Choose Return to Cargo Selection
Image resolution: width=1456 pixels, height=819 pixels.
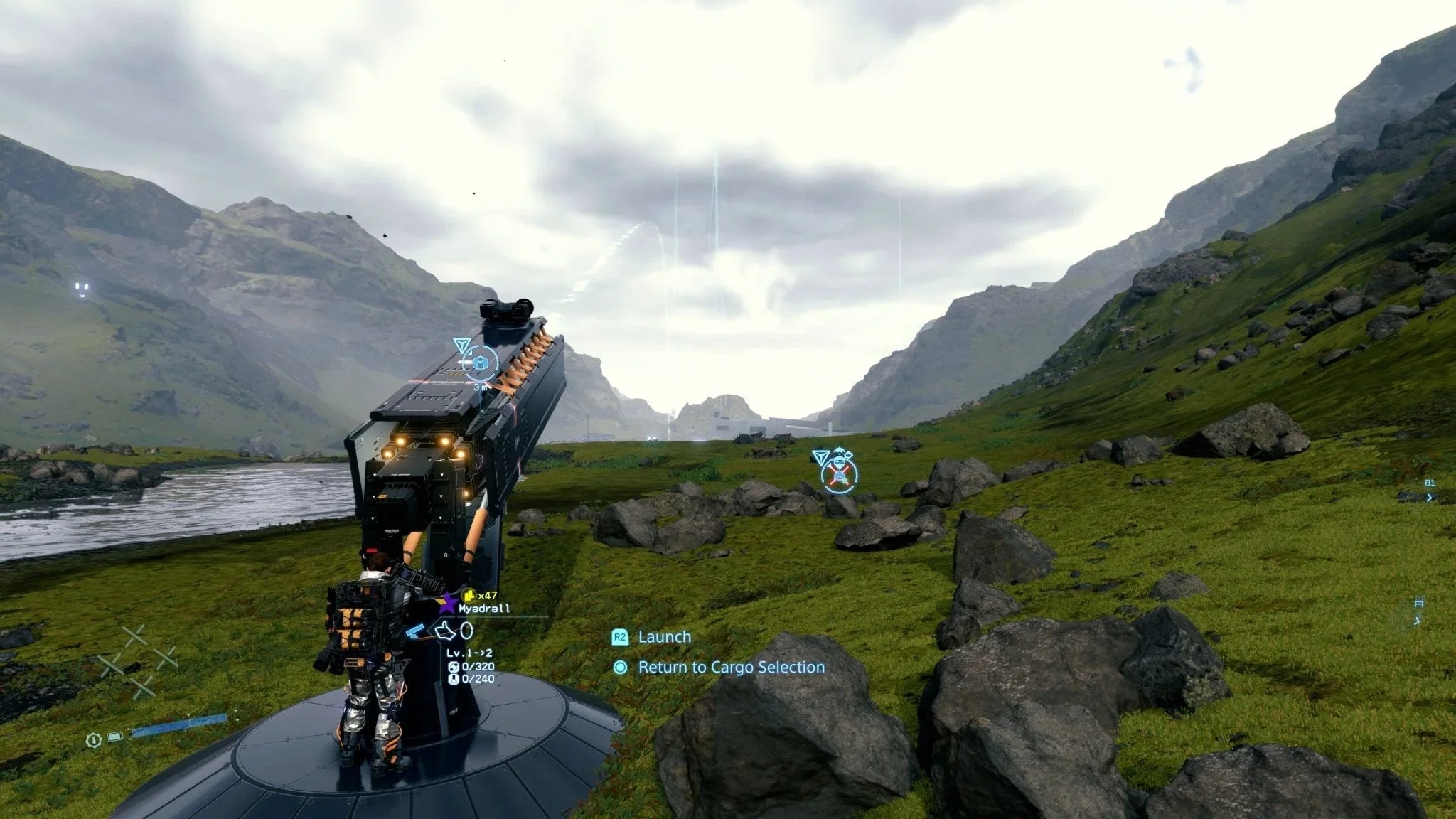pos(731,668)
